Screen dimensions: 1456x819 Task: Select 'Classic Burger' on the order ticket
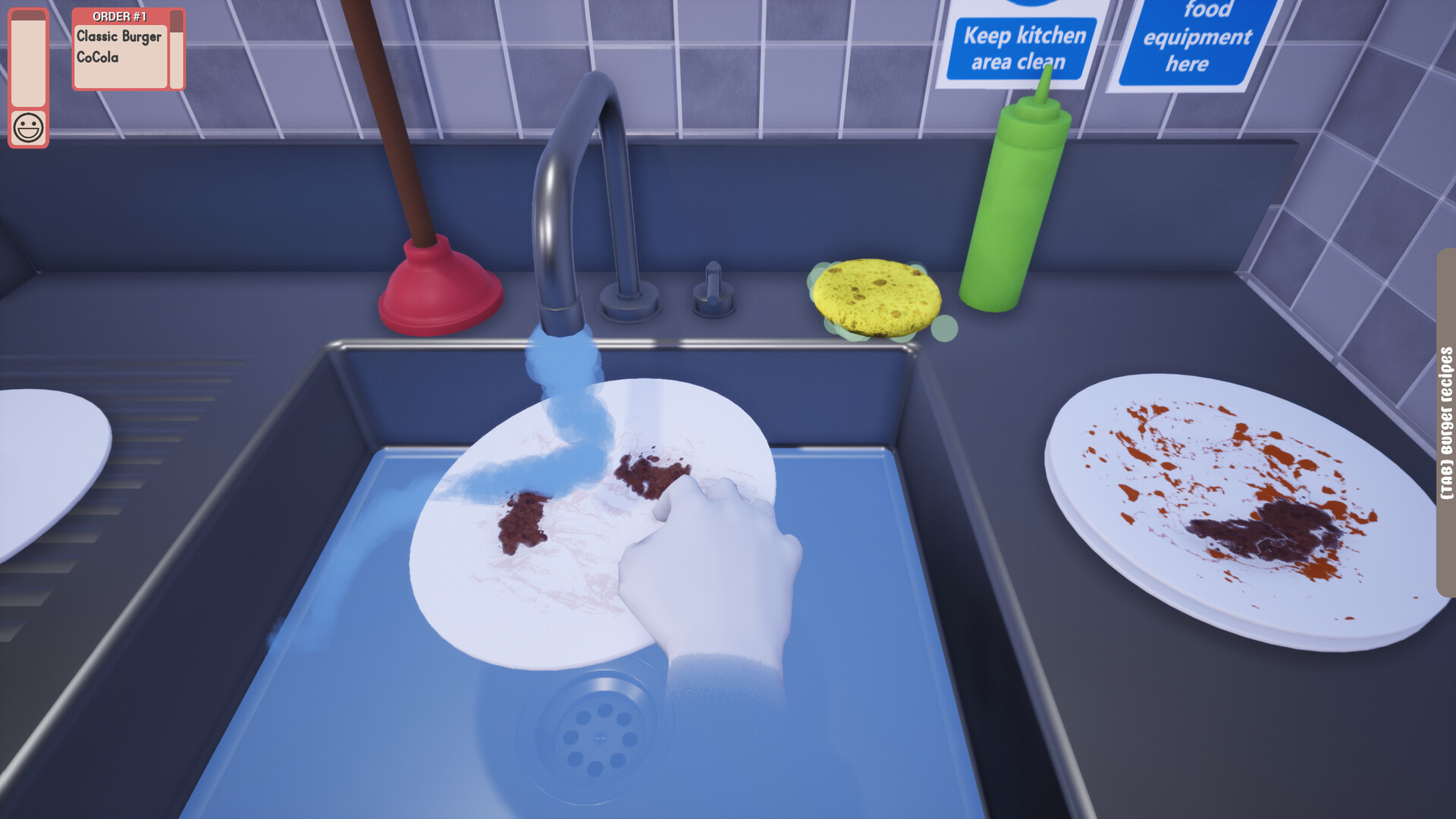[x=118, y=34]
